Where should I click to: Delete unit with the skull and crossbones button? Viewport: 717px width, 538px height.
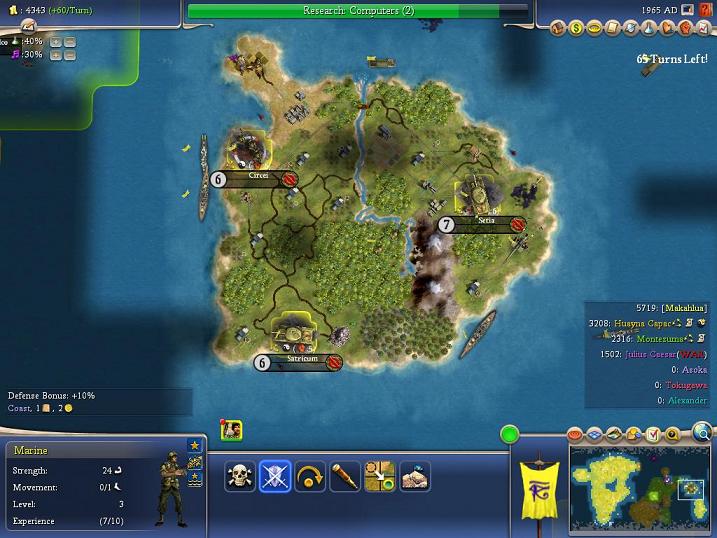241,477
